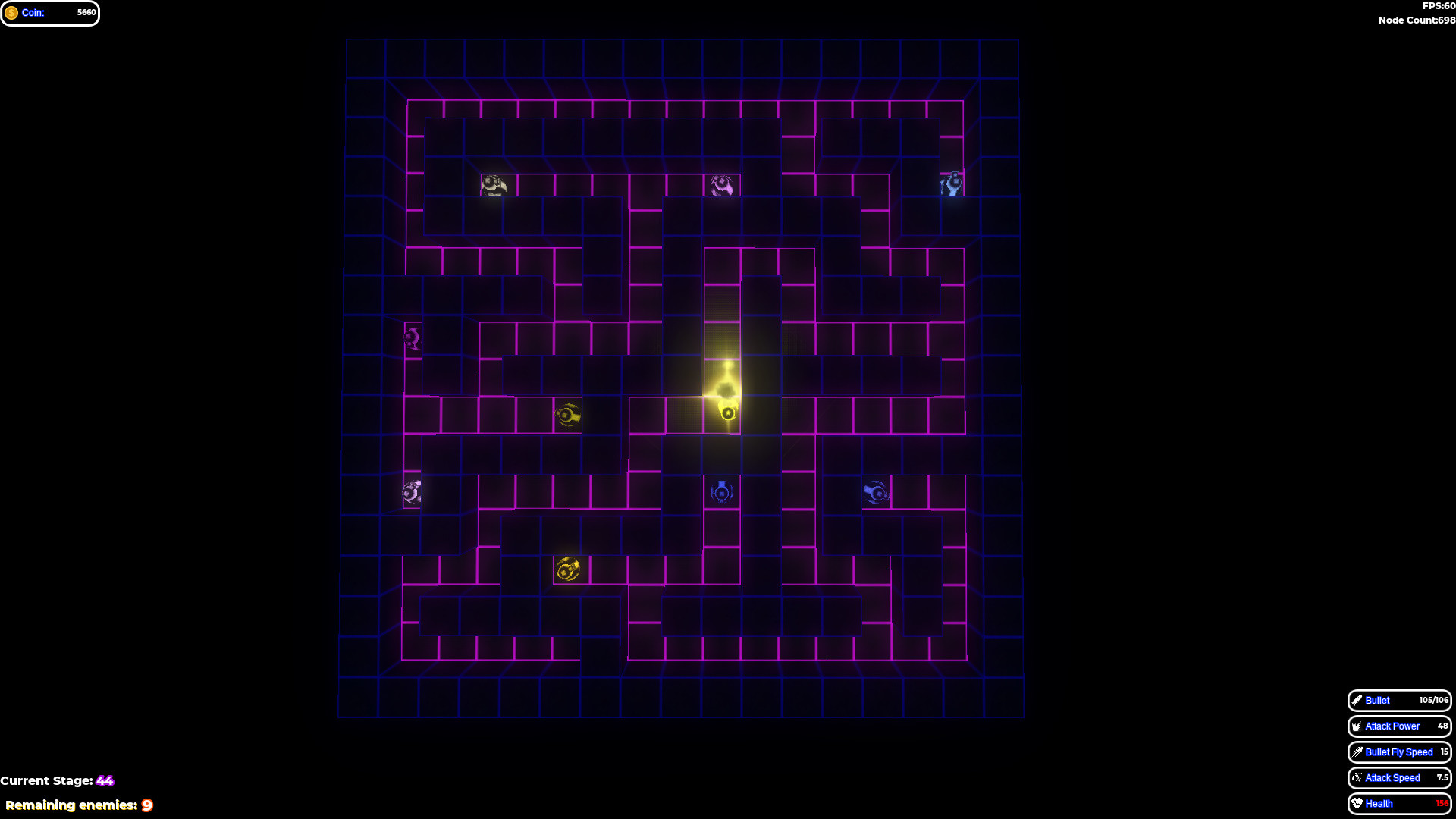Open the Bullet upgrade panel
1456x819 pixels.
(1399, 701)
